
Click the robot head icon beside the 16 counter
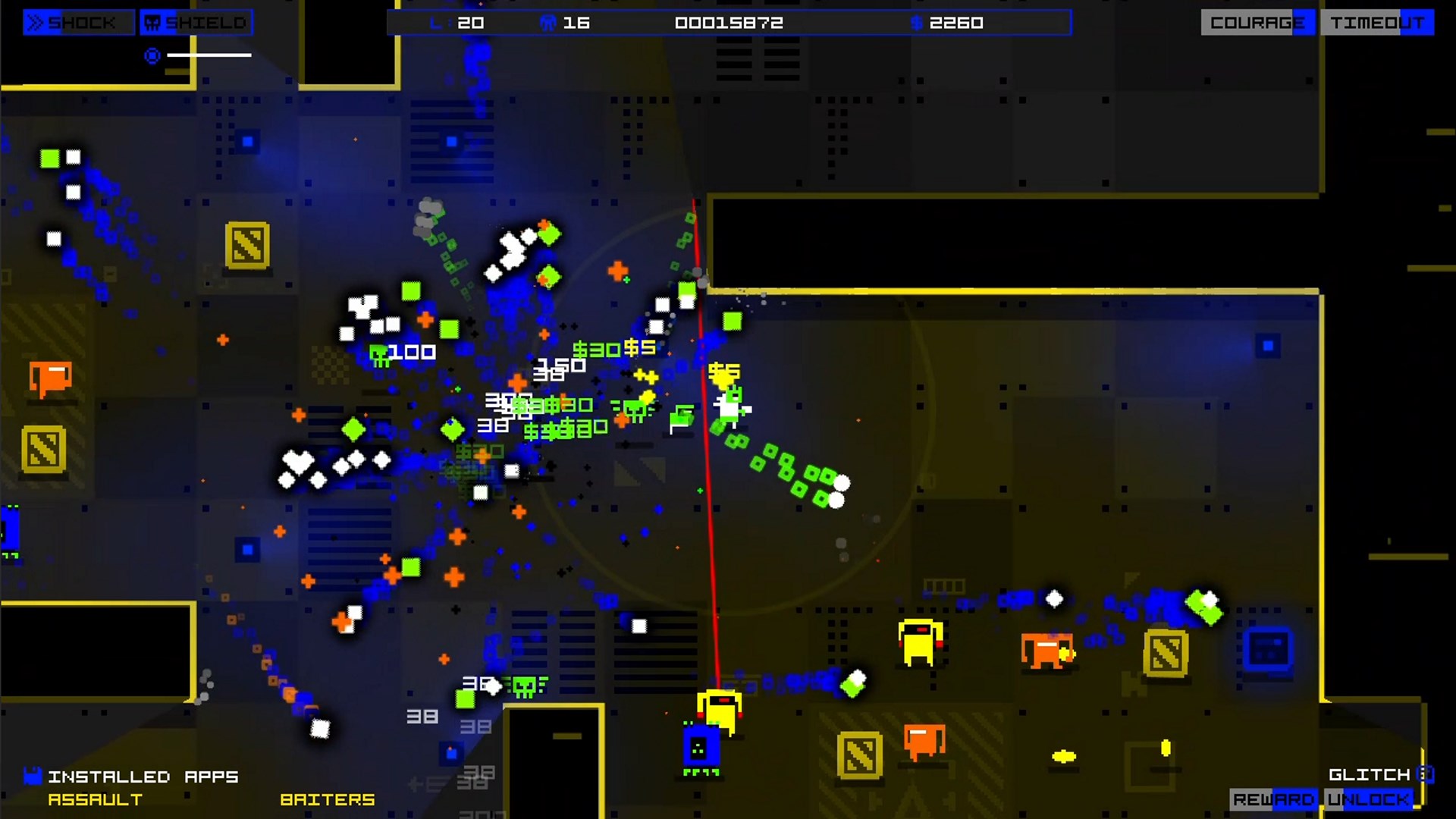548,22
